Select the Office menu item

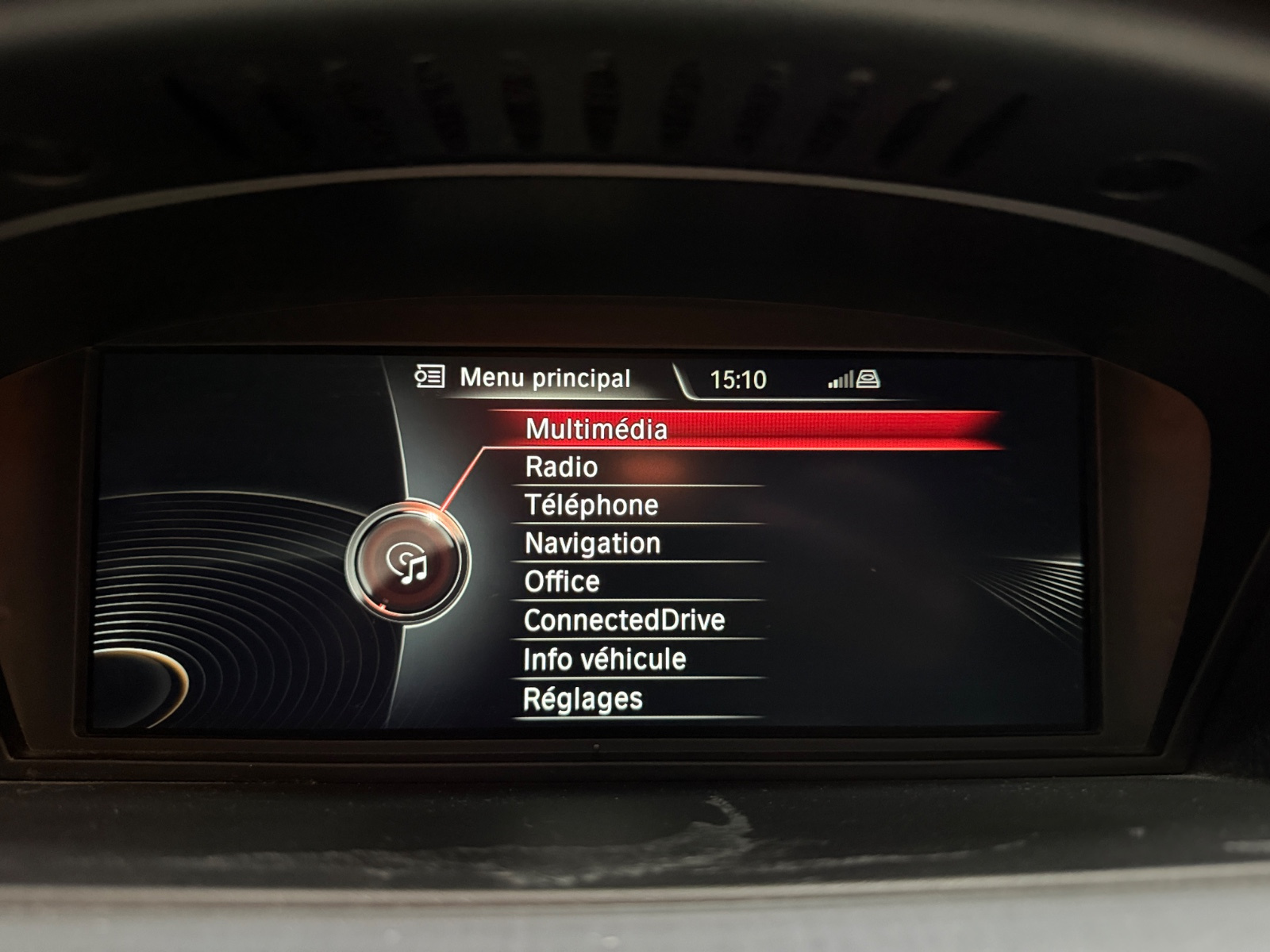[562, 582]
